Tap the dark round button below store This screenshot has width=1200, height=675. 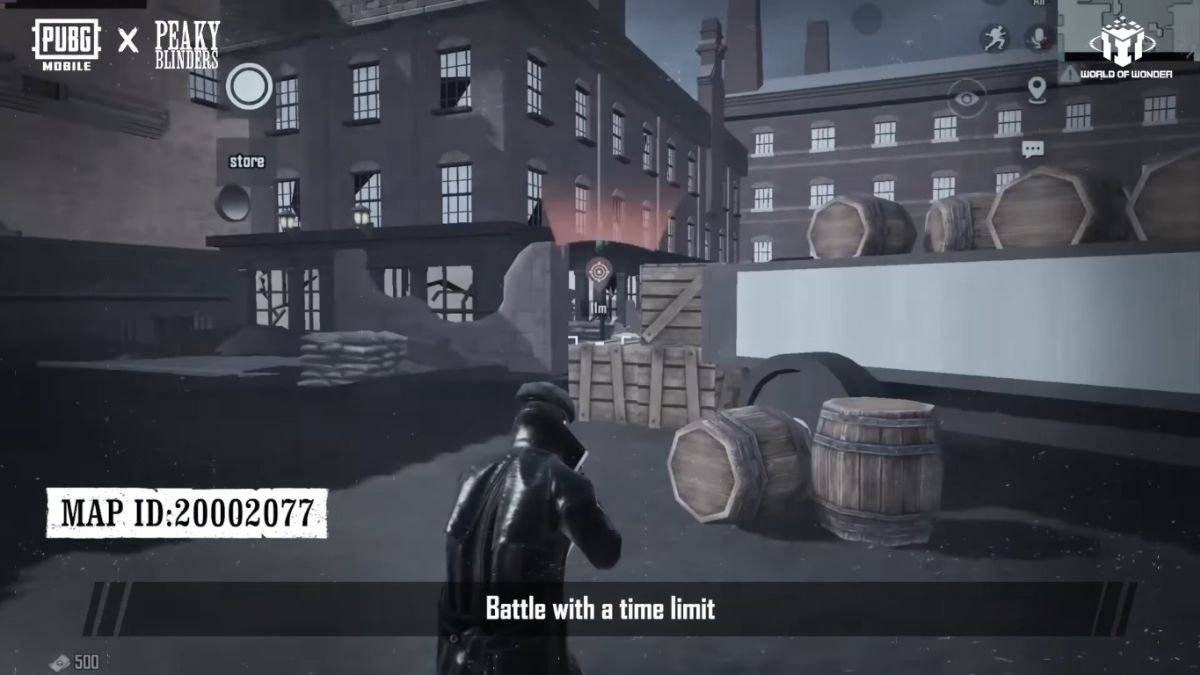[233, 203]
